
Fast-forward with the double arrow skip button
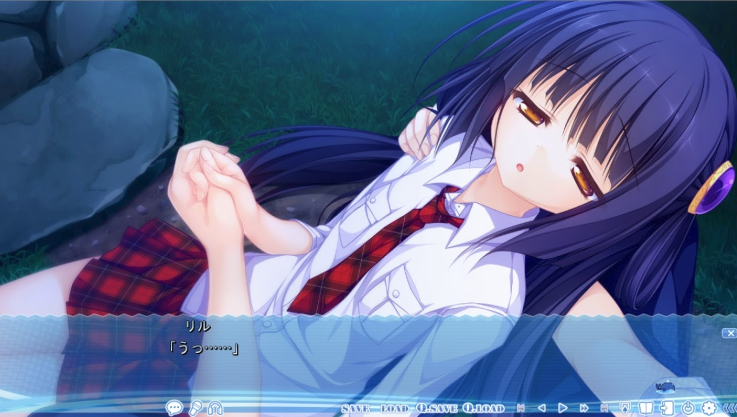(x=584, y=408)
